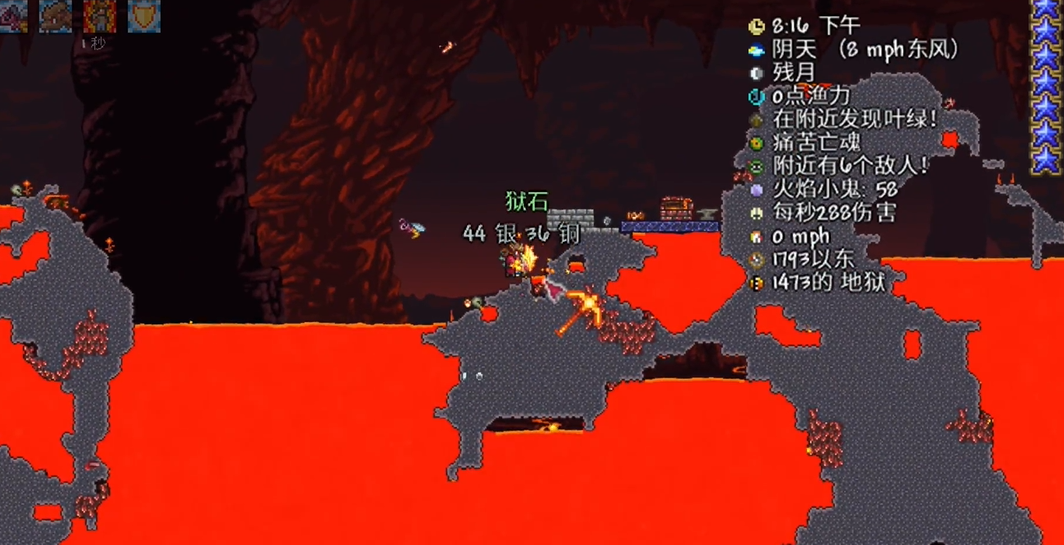Screen dimensions: 1064x545
Task: Click the brown creature buff icon
Action: click(55, 15)
